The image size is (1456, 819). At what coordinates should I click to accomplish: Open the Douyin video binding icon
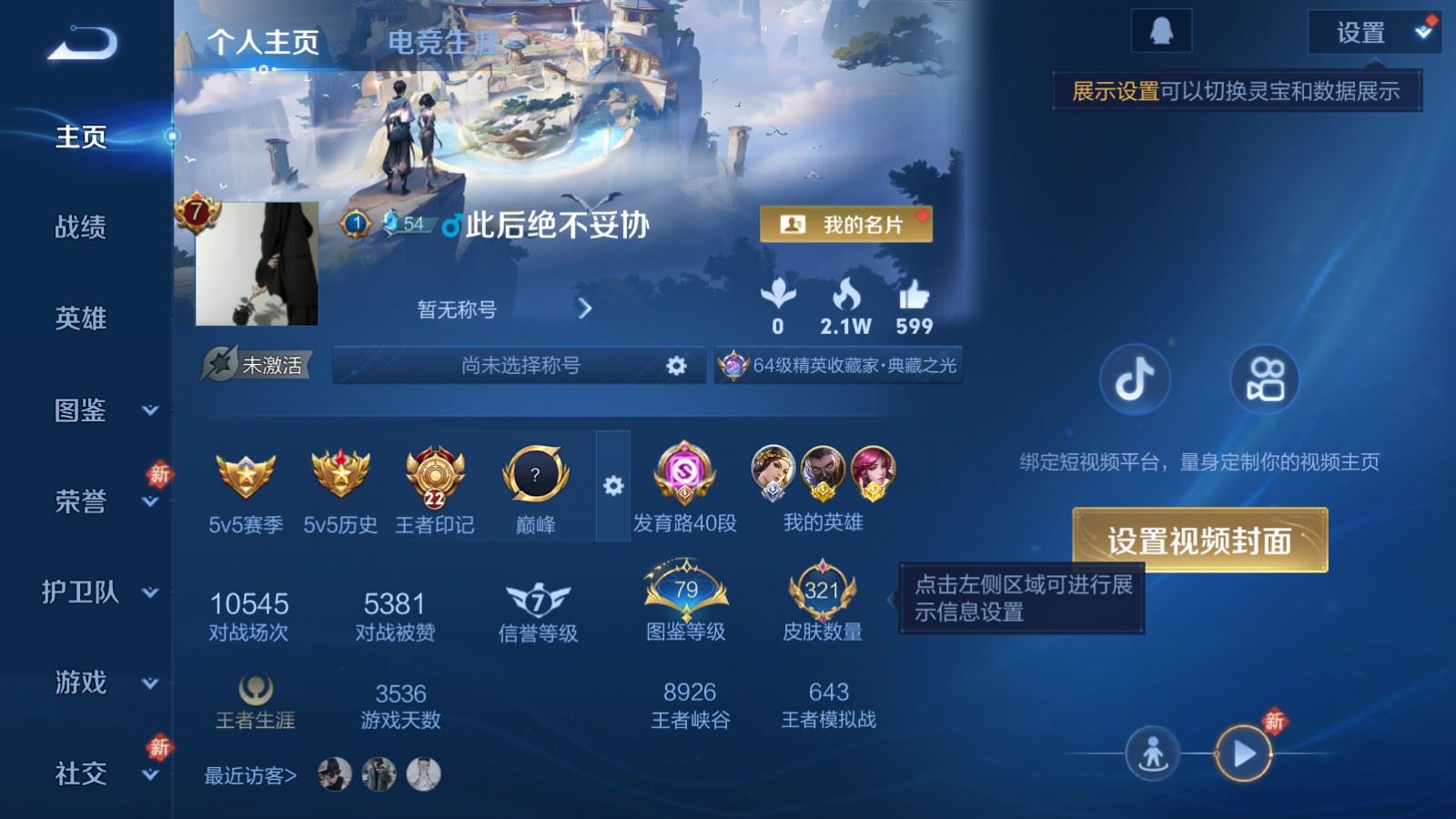(1134, 379)
